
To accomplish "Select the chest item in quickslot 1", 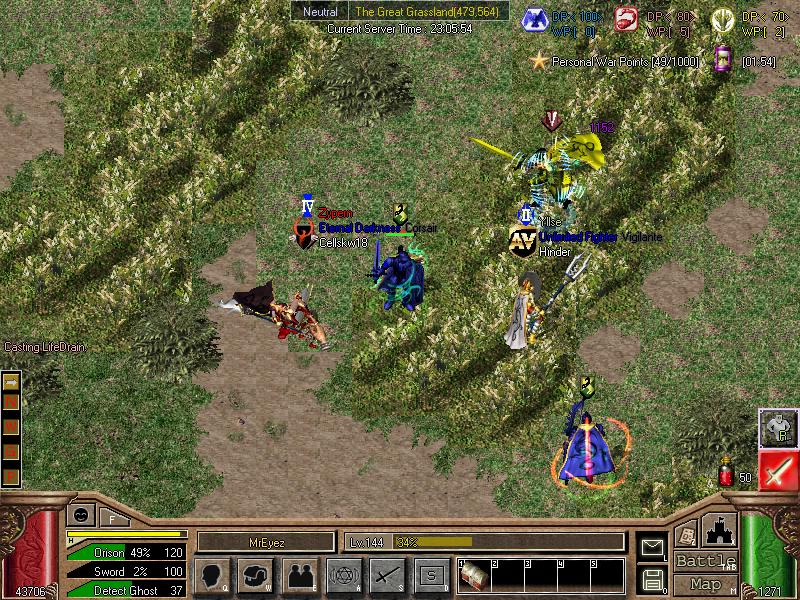I will (x=472, y=577).
